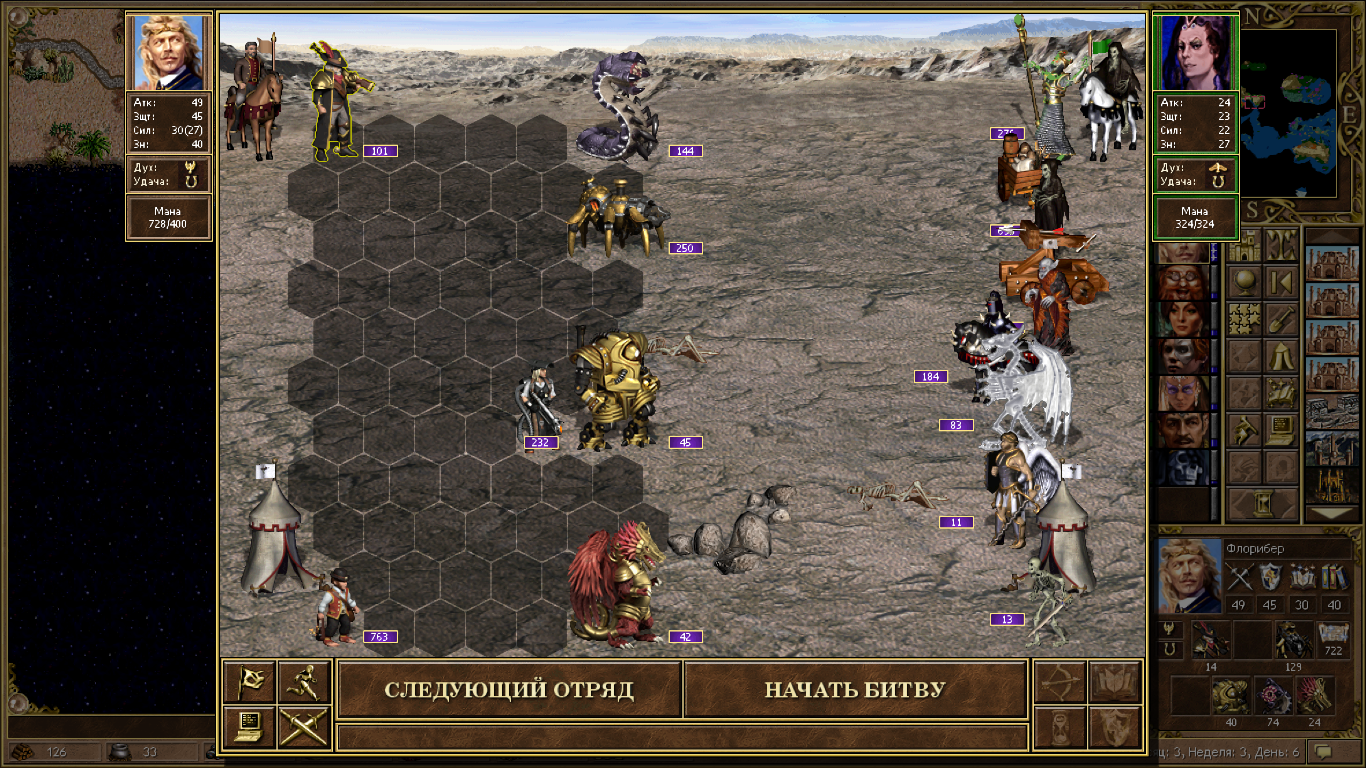
Task: Start the fight with Начать битву
Action: (x=855, y=690)
